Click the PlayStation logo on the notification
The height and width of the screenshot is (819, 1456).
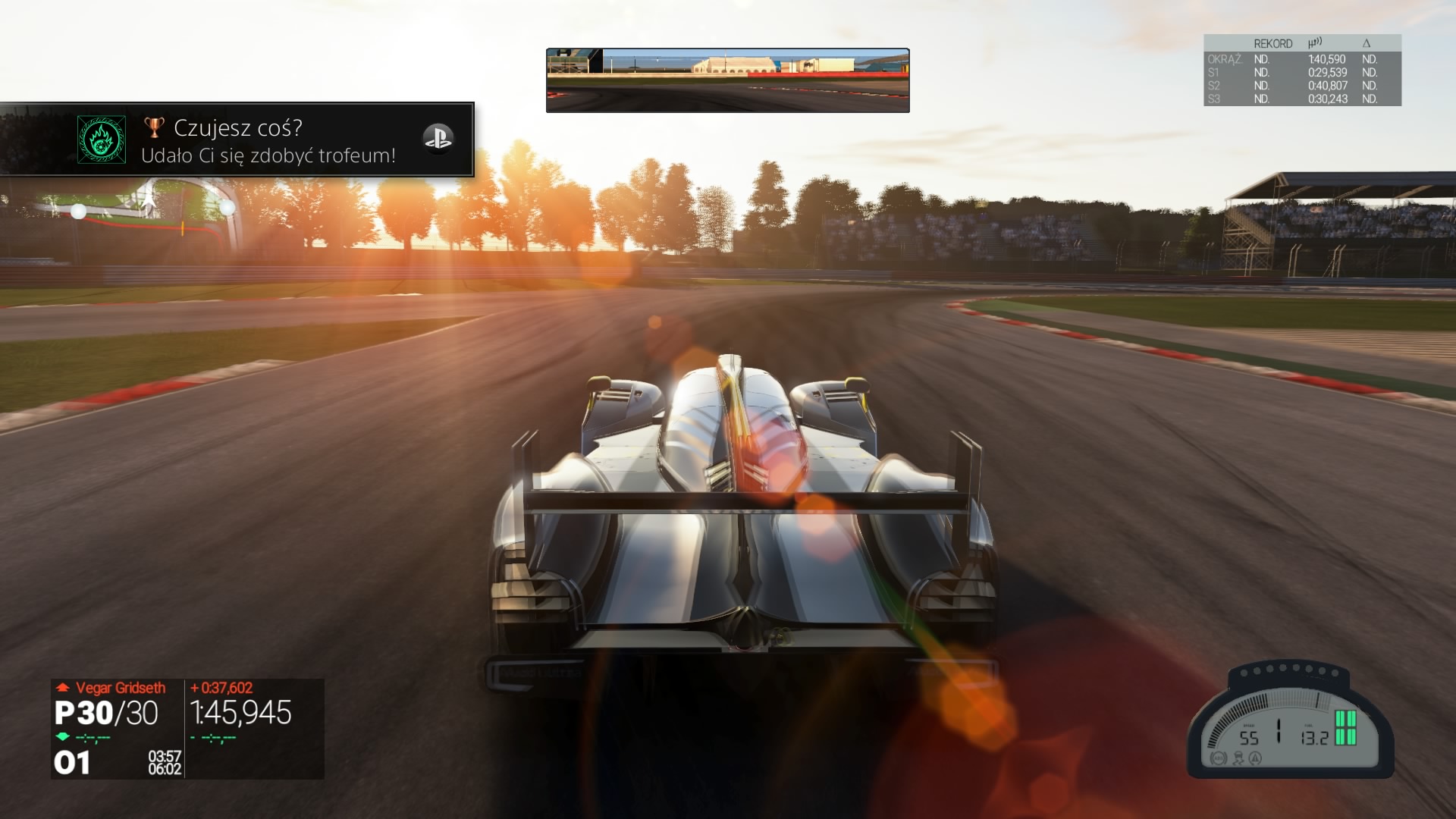click(x=438, y=138)
